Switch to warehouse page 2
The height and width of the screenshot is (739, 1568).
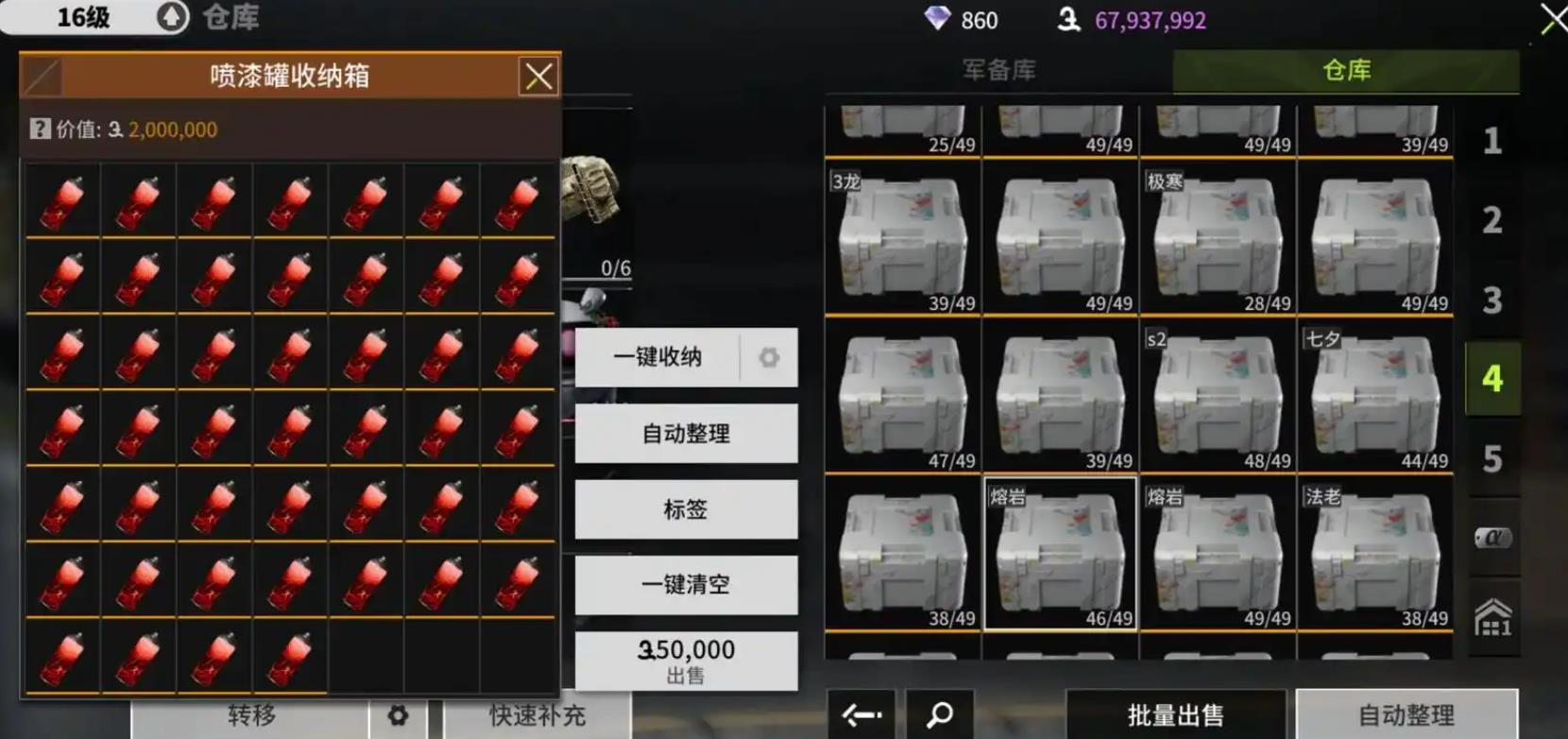pyautogui.click(x=1492, y=219)
